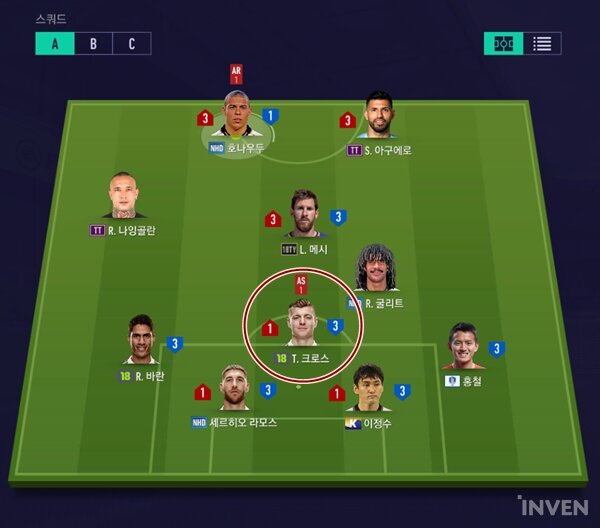
Task: Pick the L. 메시 player card
Action: point(305,215)
